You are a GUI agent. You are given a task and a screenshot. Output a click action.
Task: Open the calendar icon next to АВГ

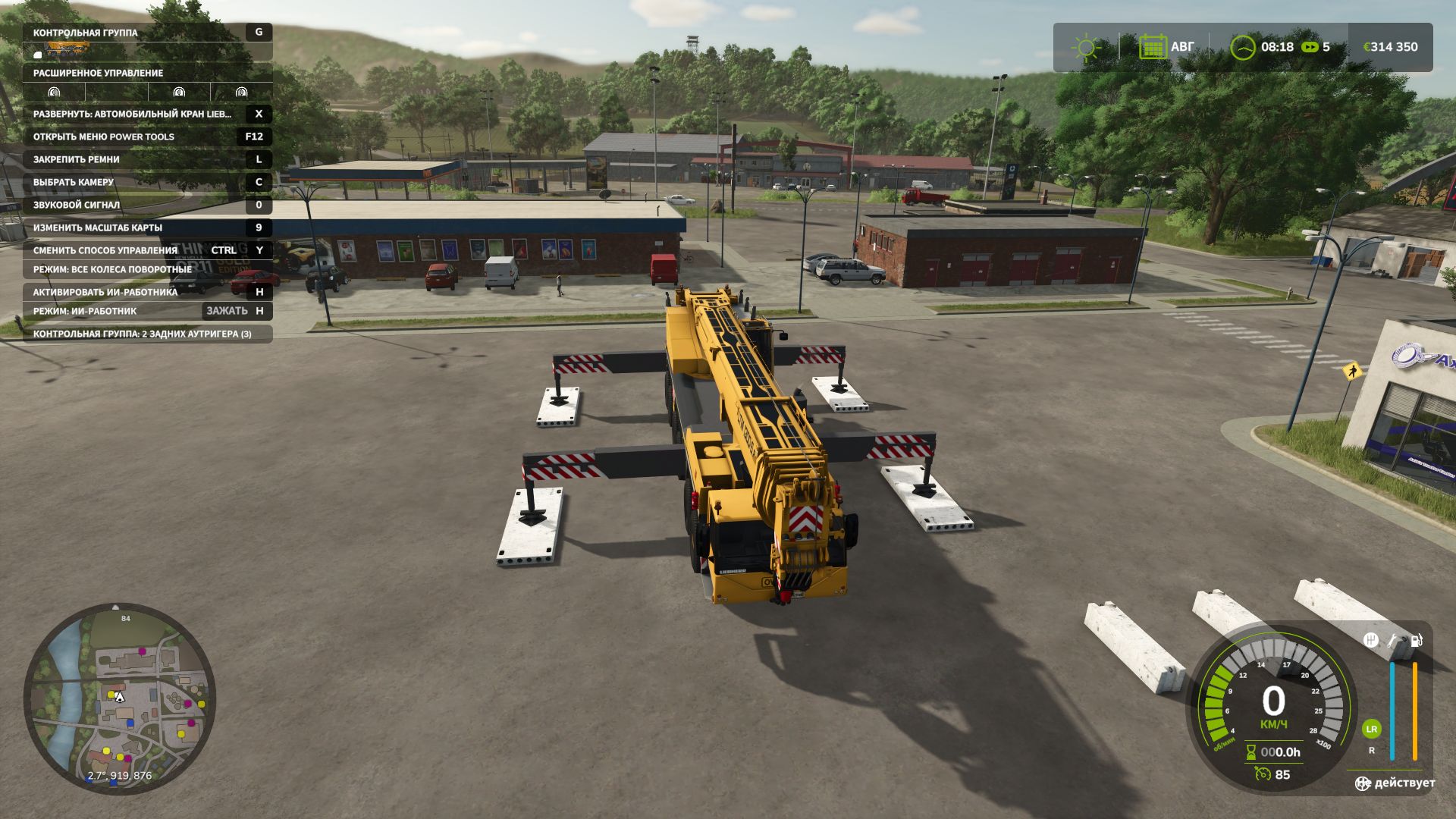click(x=1153, y=47)
